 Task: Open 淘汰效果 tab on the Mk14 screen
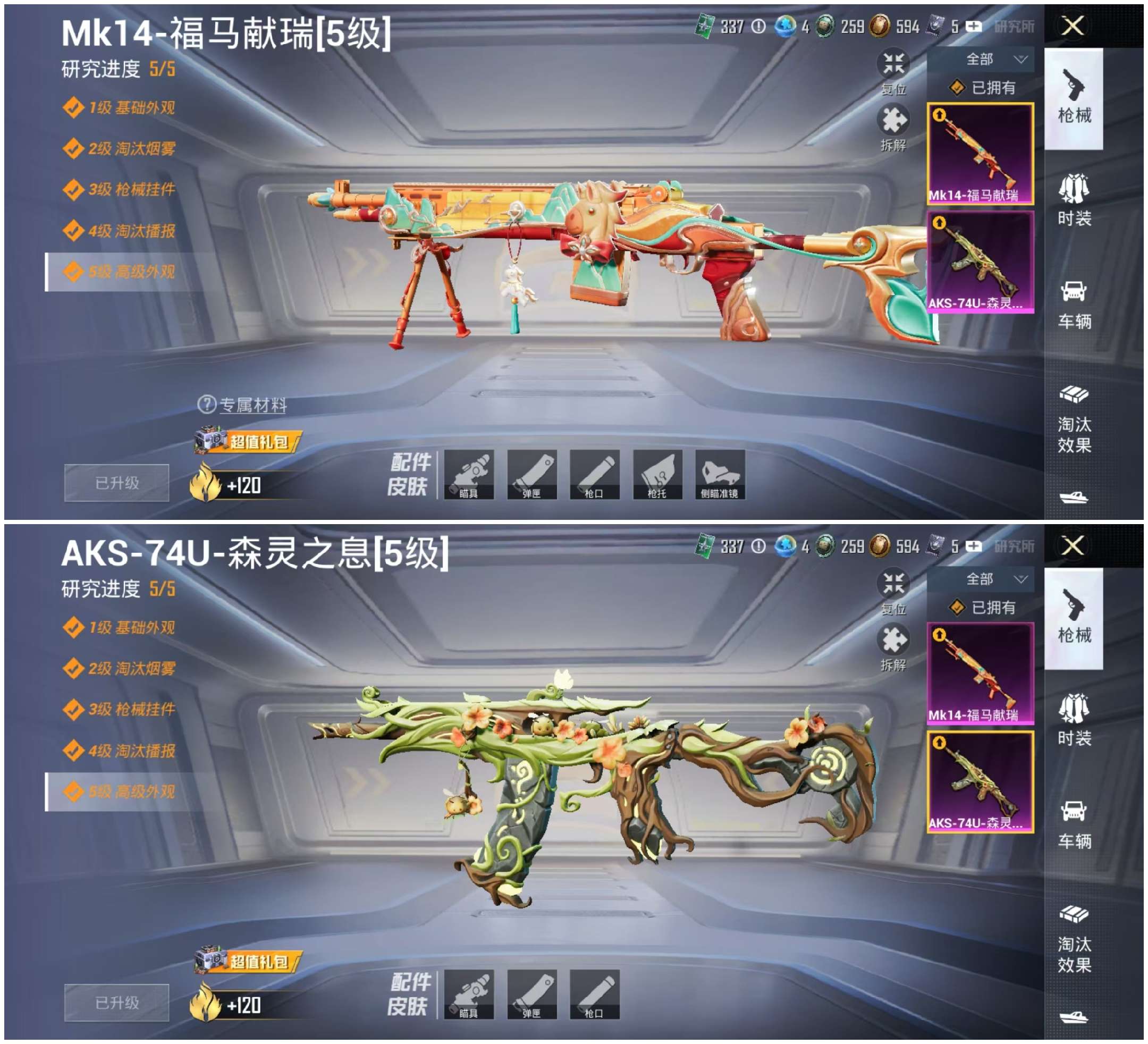(1074, 419)
